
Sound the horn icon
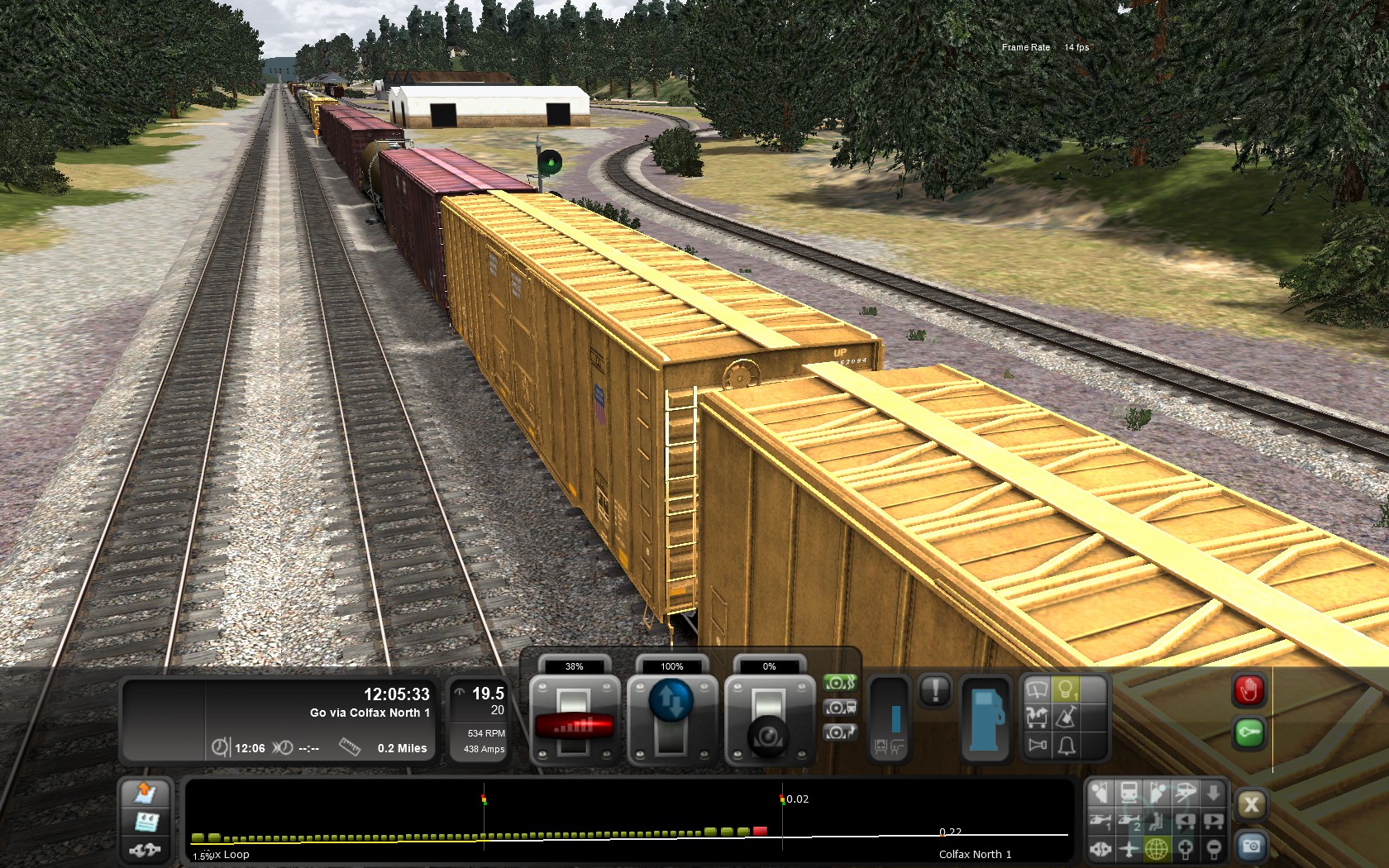(1037, 746)
